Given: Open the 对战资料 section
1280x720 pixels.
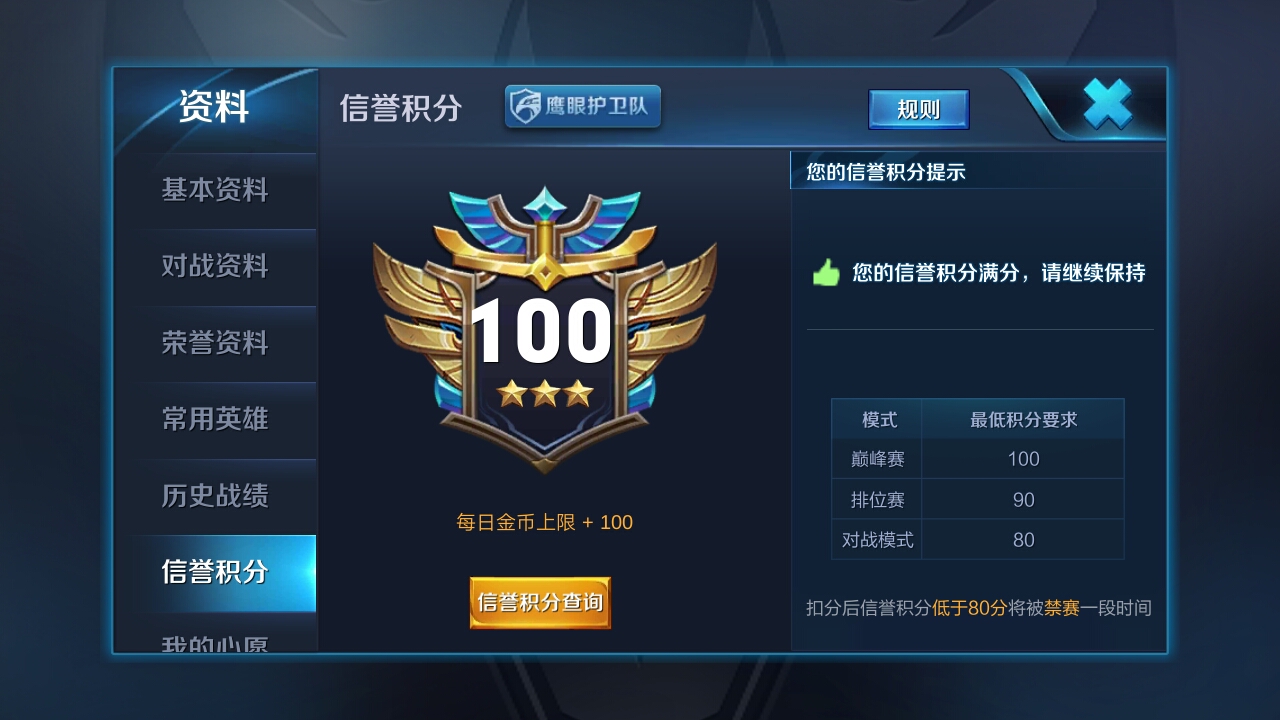Looking at the screenshot, I should click(x=214, y=267).
